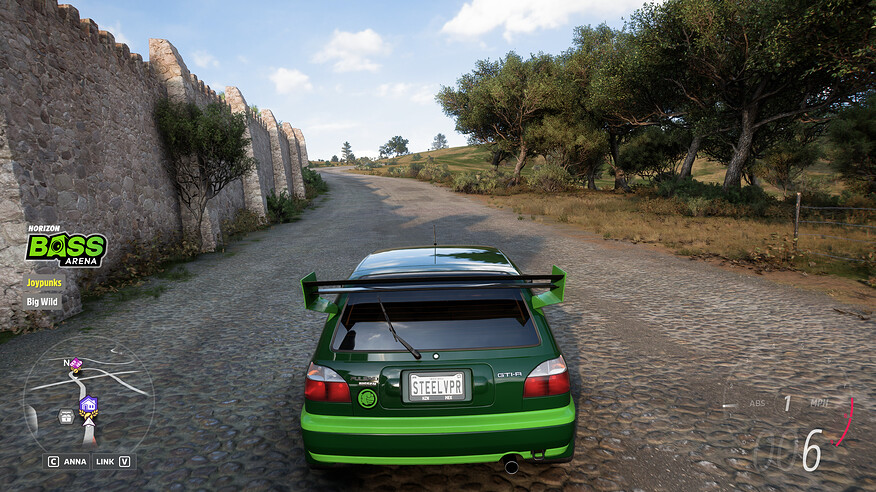Click the Joypunks artist label
Viewport: 876px width, 492px height.
coord(44,283)
